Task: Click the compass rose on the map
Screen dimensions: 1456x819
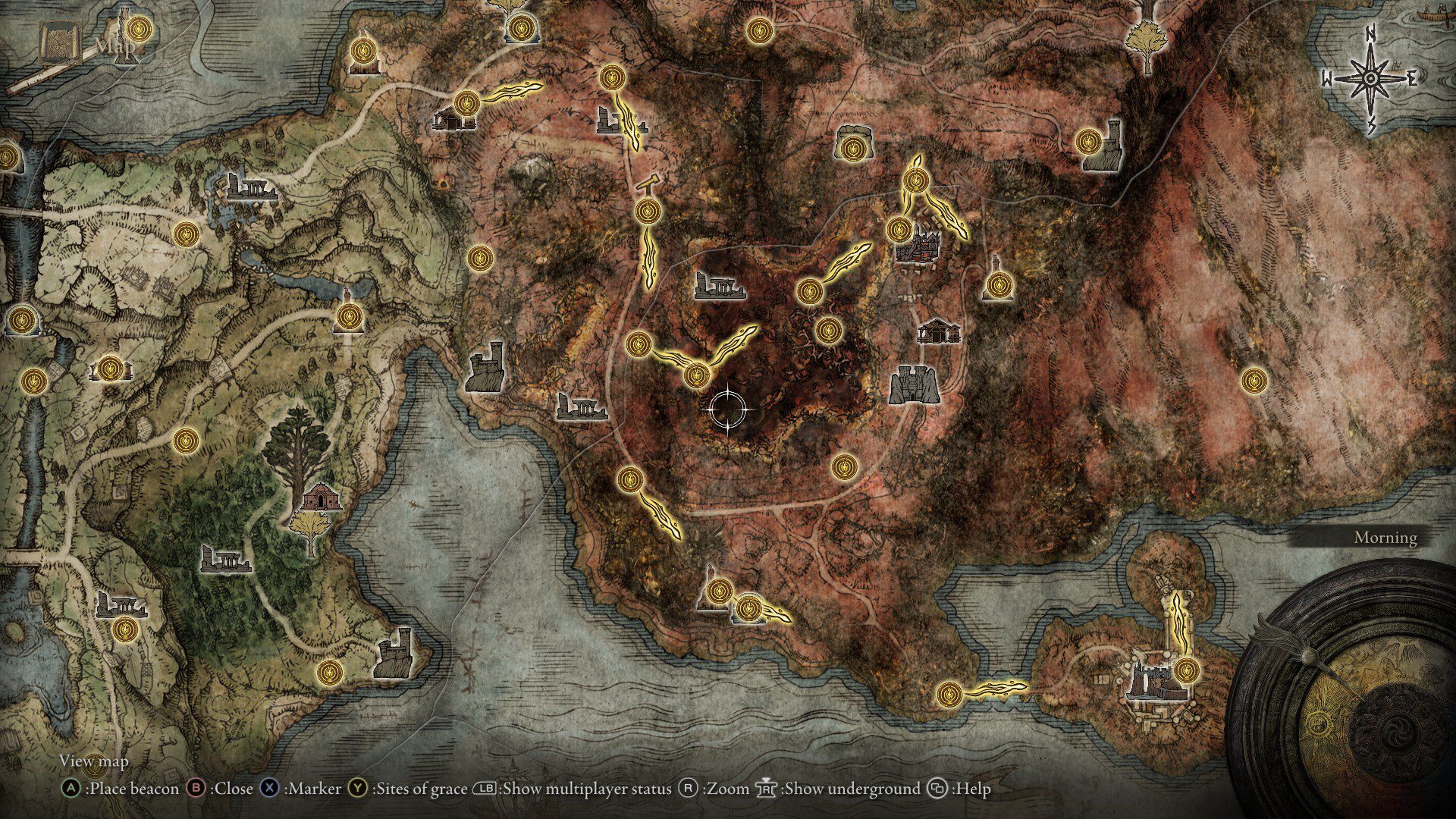Action: tap(1370, 78)
